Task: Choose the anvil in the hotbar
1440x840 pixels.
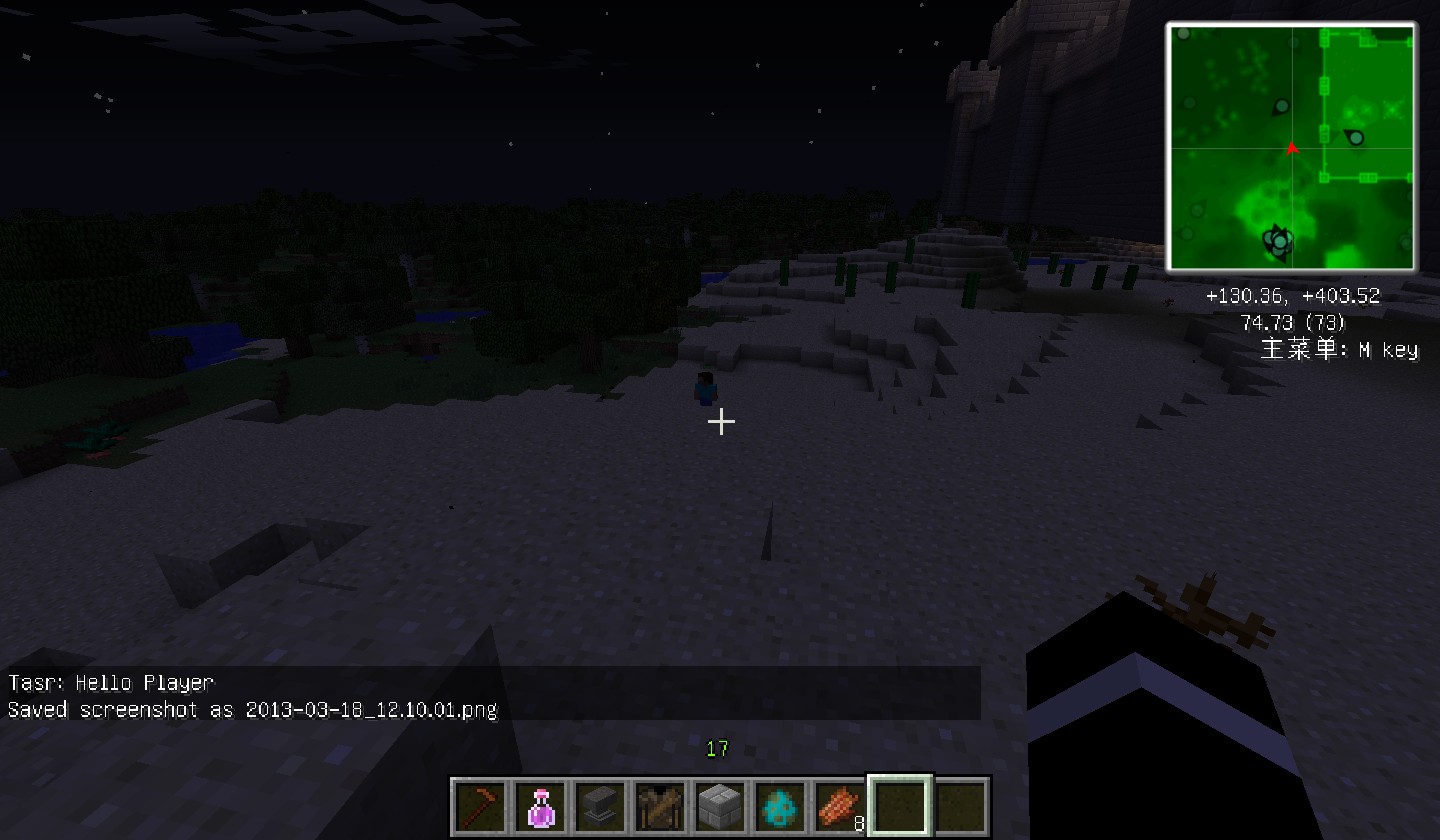Action: [x=600, y=806]
